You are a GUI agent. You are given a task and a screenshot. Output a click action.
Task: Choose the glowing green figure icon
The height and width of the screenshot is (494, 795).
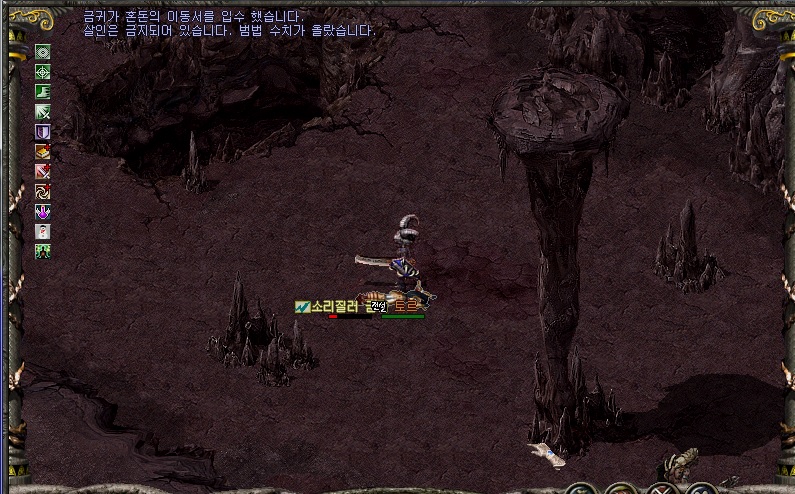(43, 252)
